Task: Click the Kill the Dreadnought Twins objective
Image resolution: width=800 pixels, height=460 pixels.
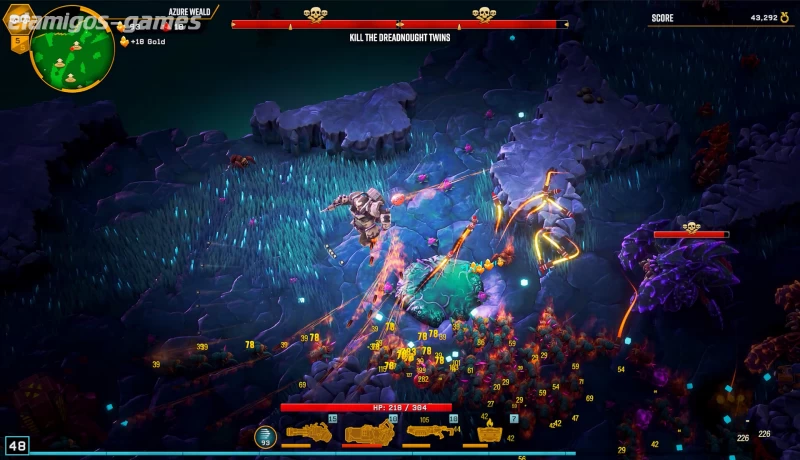Action: point(399,38)
